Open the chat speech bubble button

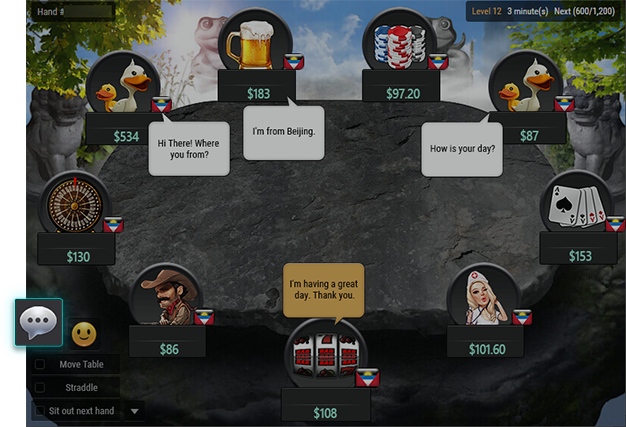pos(39,323)
